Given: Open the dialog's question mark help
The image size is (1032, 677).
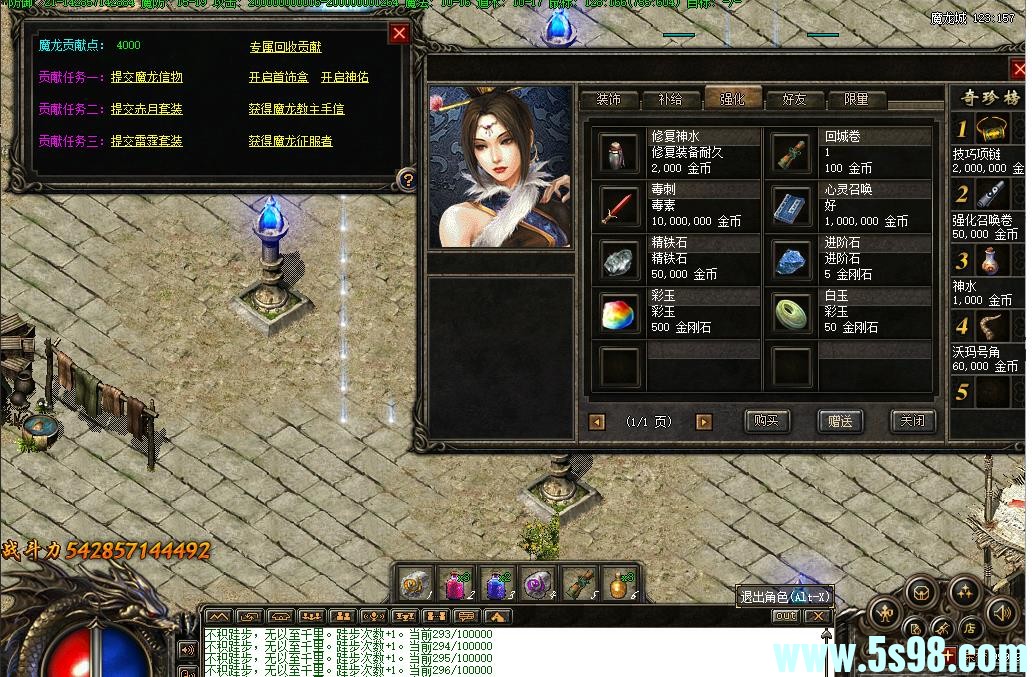Looking at the screenshot, I should tap(407, 180).
